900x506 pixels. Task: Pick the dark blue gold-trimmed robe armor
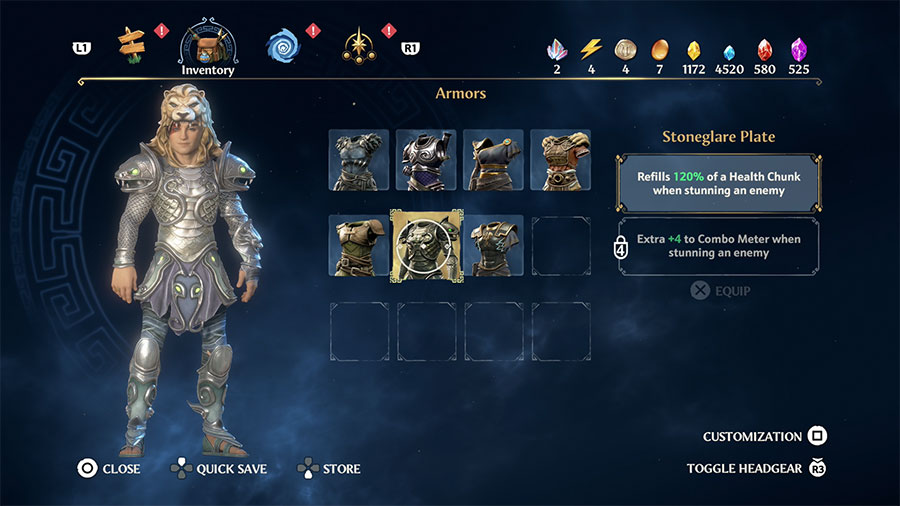coord(493,160)
